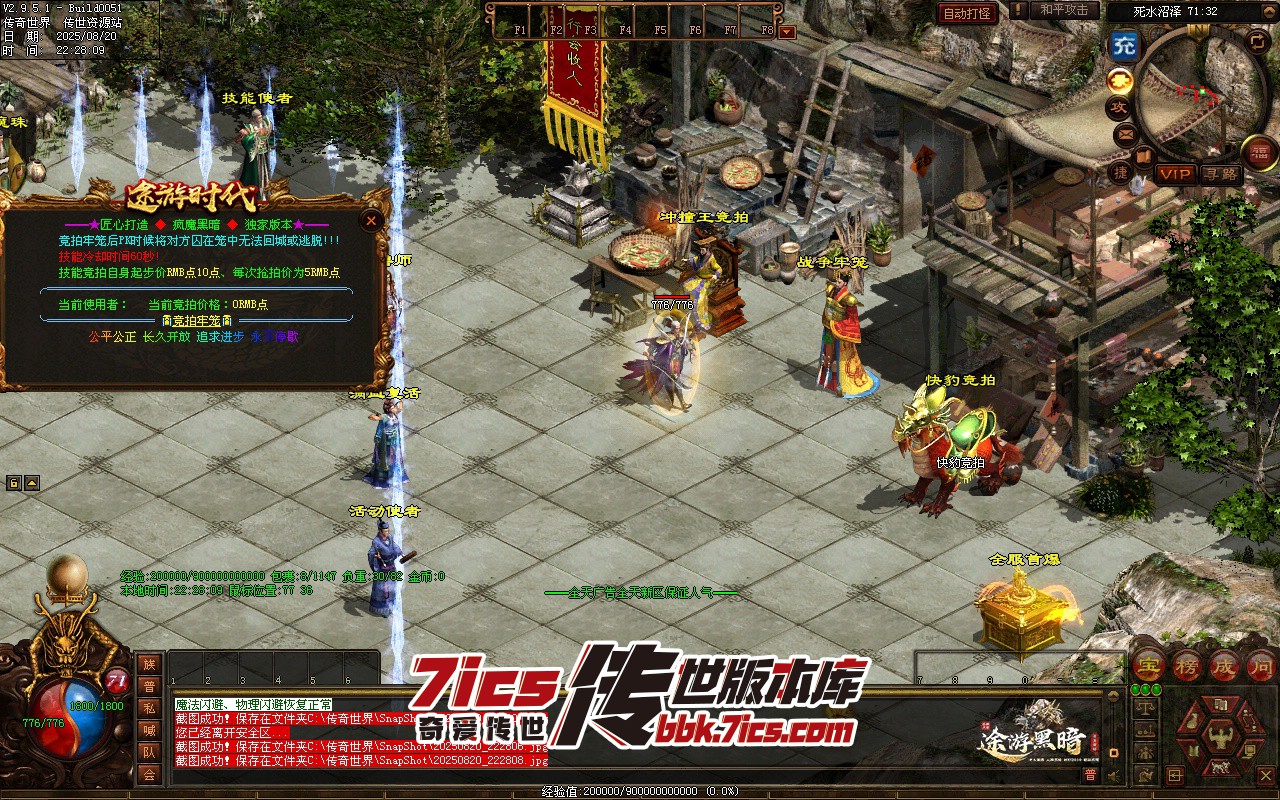Open the blue 充 recharge icon
The width and height of the screenshot is (1280, 800).
[x=1124, y=45]
